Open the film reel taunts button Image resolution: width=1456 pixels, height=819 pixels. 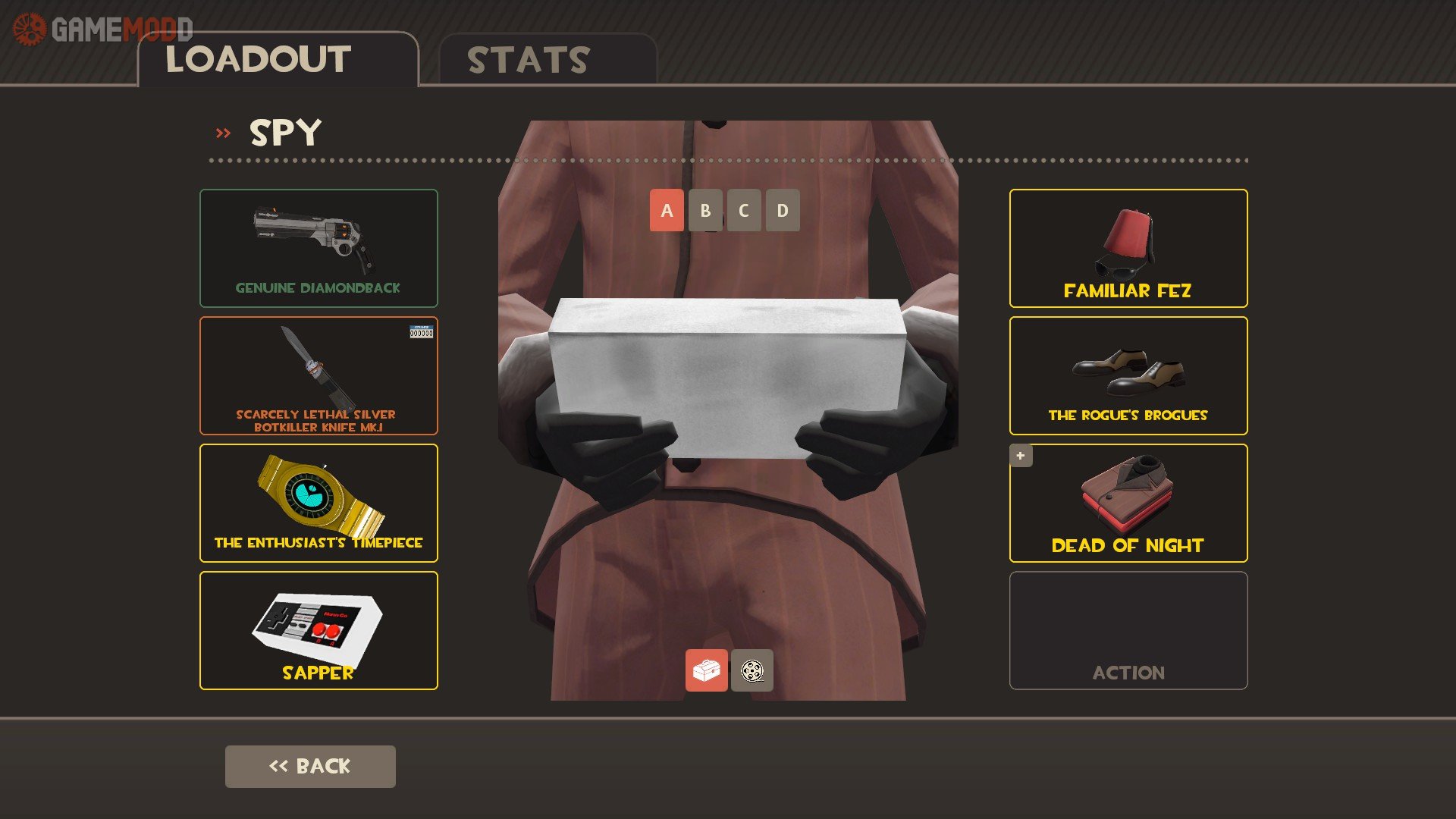(x=752, y=670)
